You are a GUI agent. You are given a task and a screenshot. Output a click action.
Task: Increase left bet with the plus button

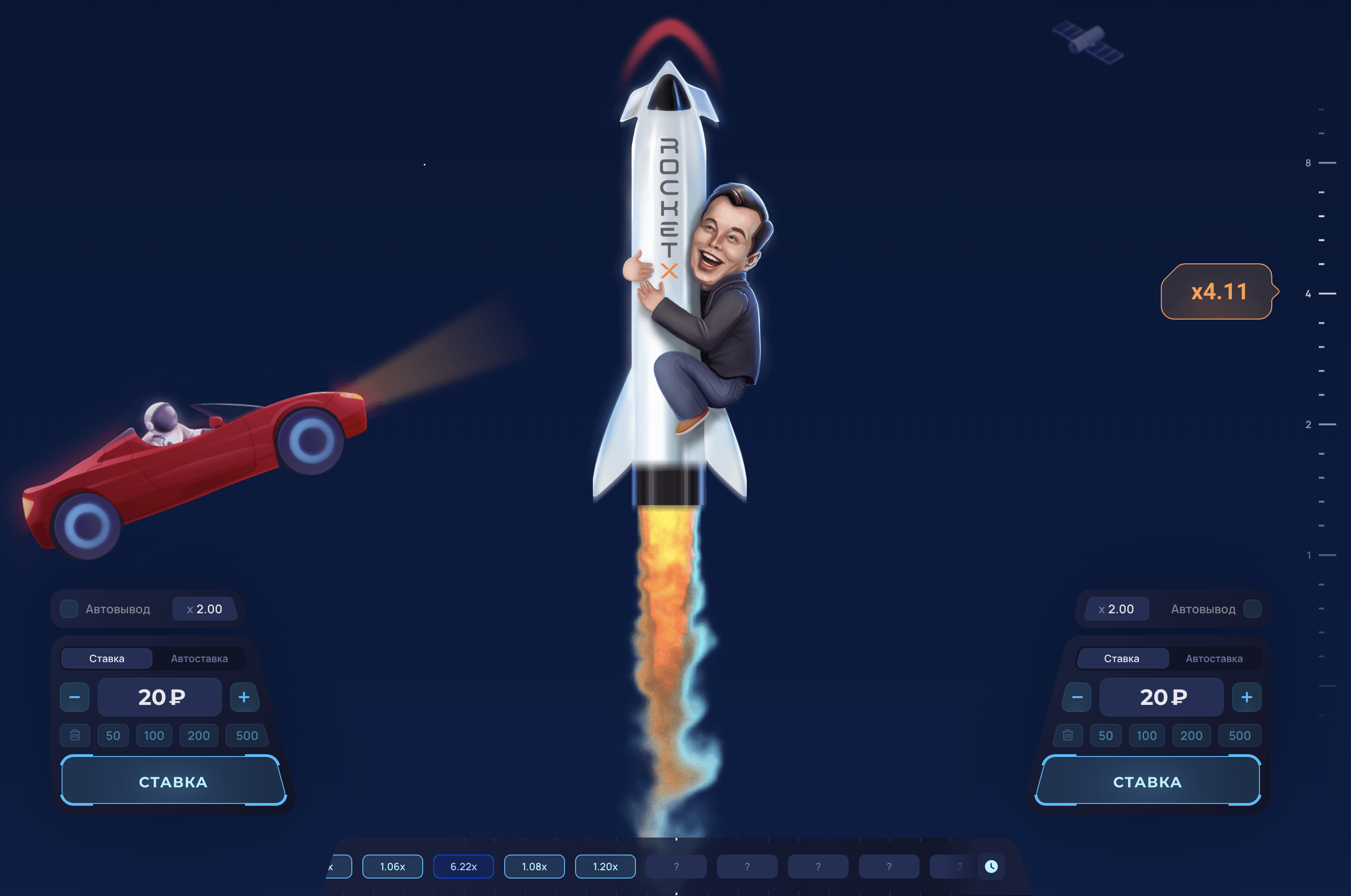(x=244, y=697)
